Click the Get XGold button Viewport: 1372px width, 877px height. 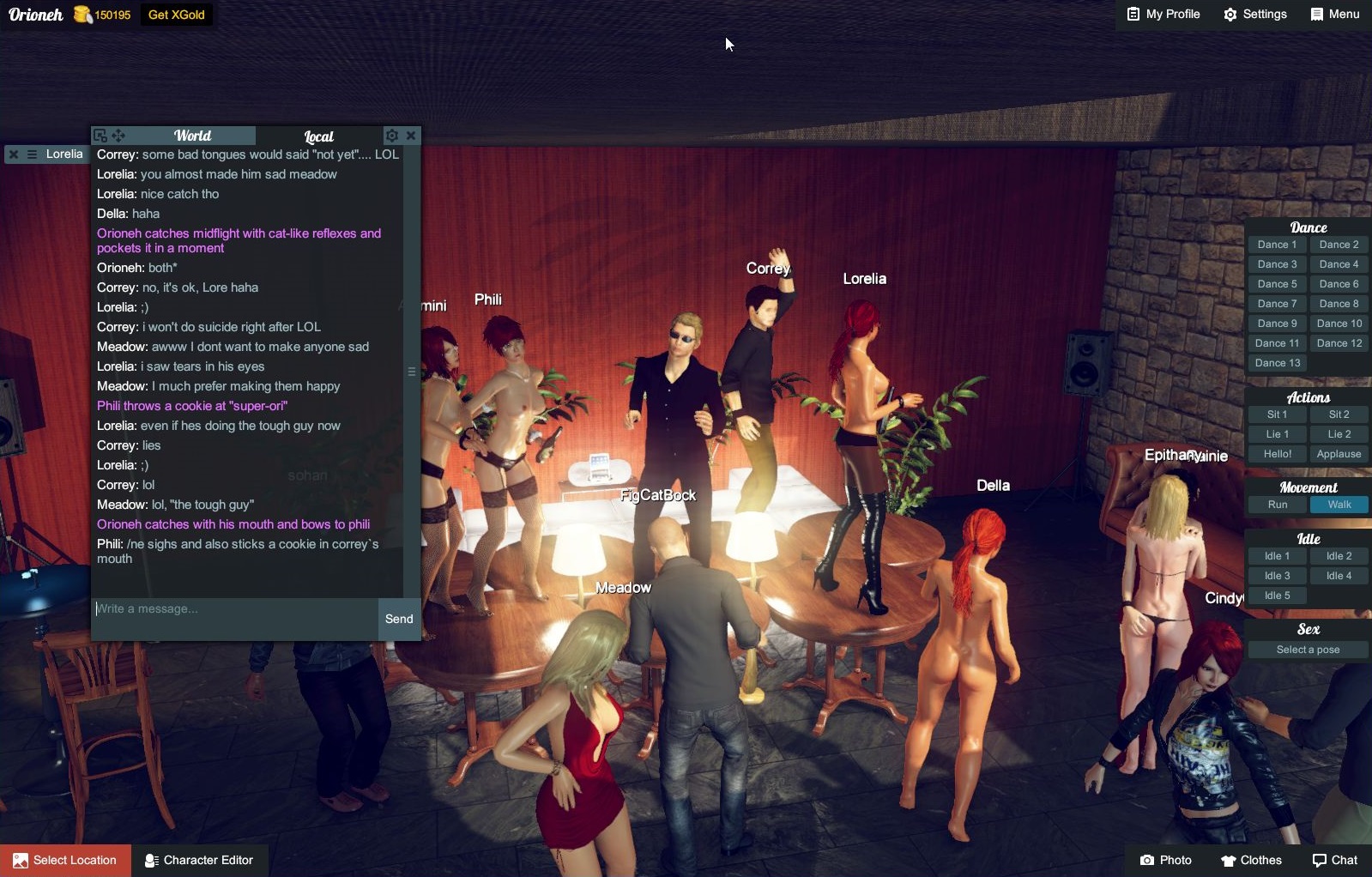(x=175, y=14)
